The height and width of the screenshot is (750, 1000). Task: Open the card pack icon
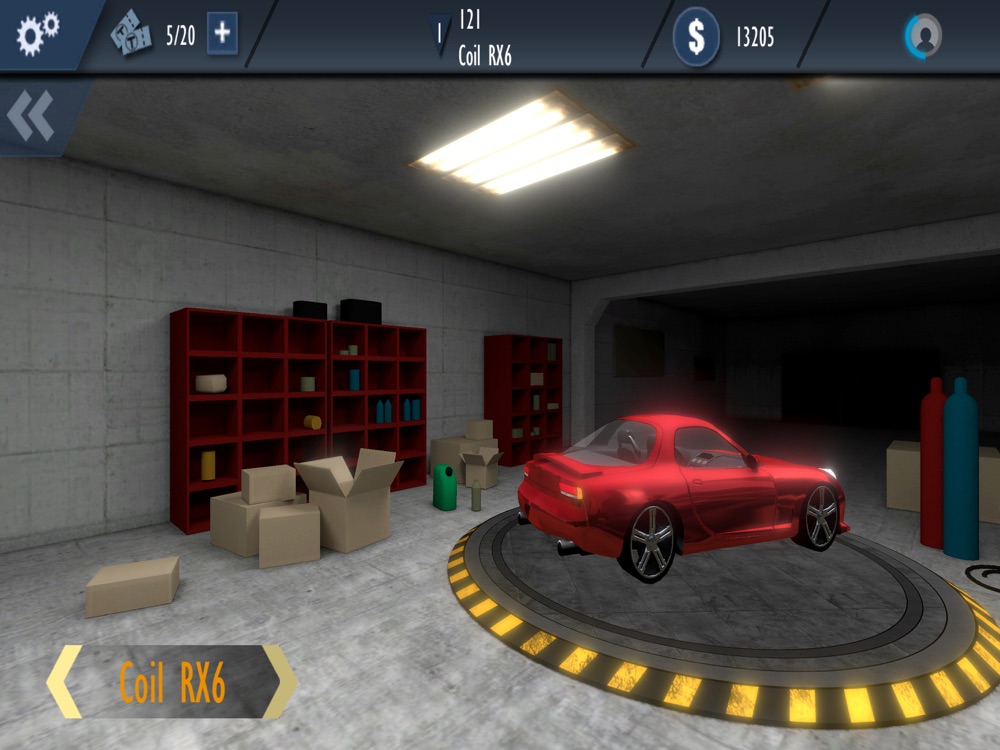pyautogui.click(x=132, y=36)
